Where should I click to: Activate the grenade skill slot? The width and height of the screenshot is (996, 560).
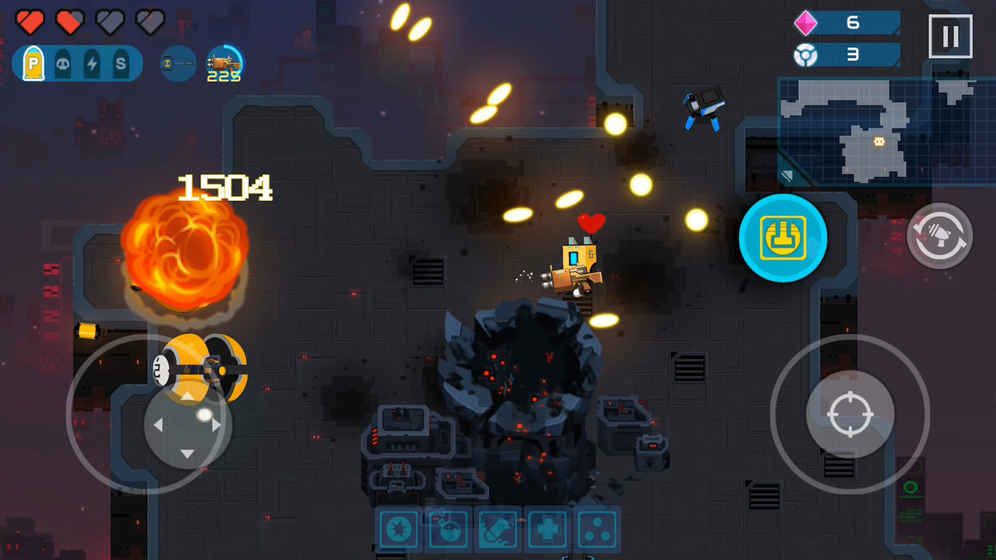point(449,530)
